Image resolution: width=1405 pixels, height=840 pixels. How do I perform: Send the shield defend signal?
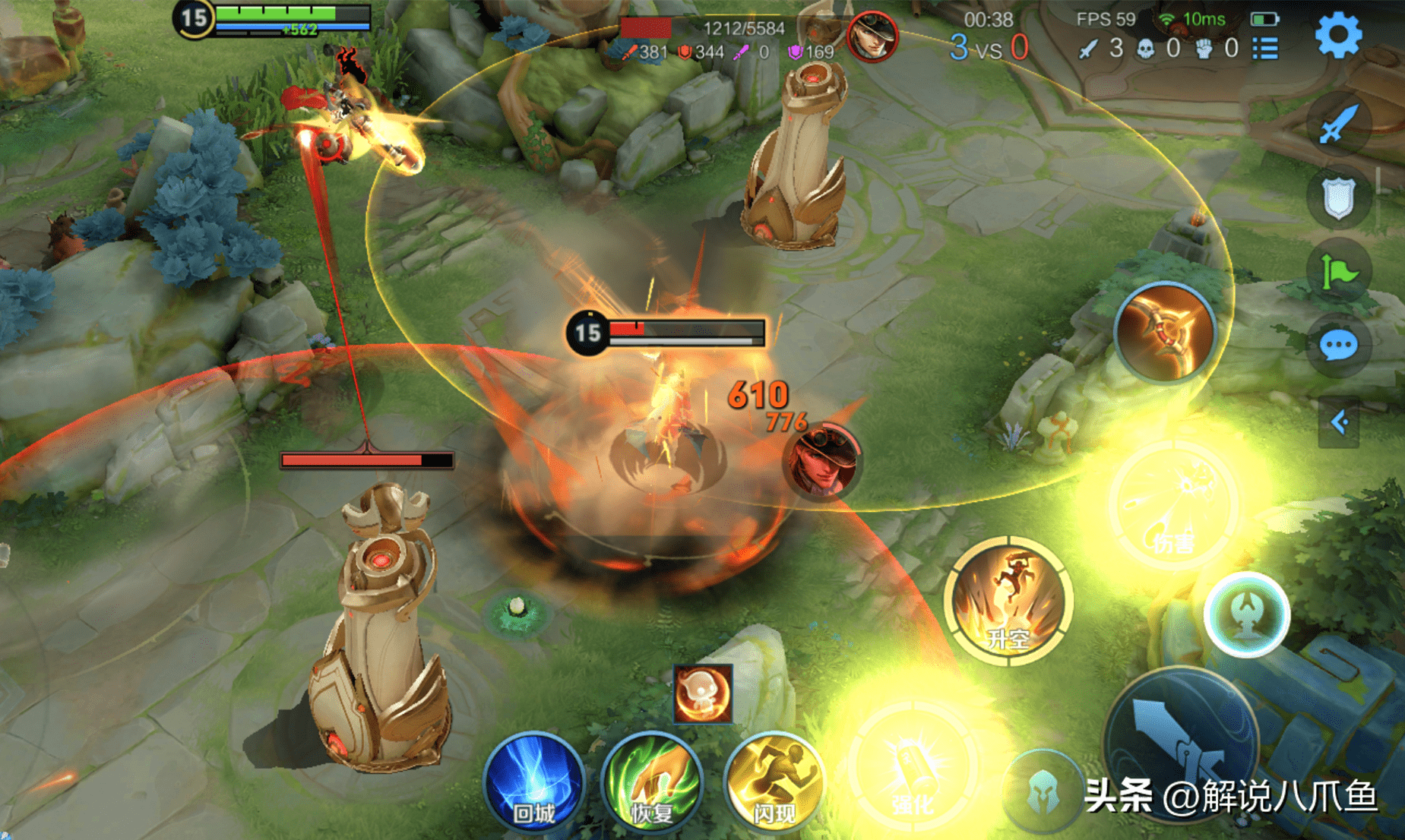pos(1338,197)
